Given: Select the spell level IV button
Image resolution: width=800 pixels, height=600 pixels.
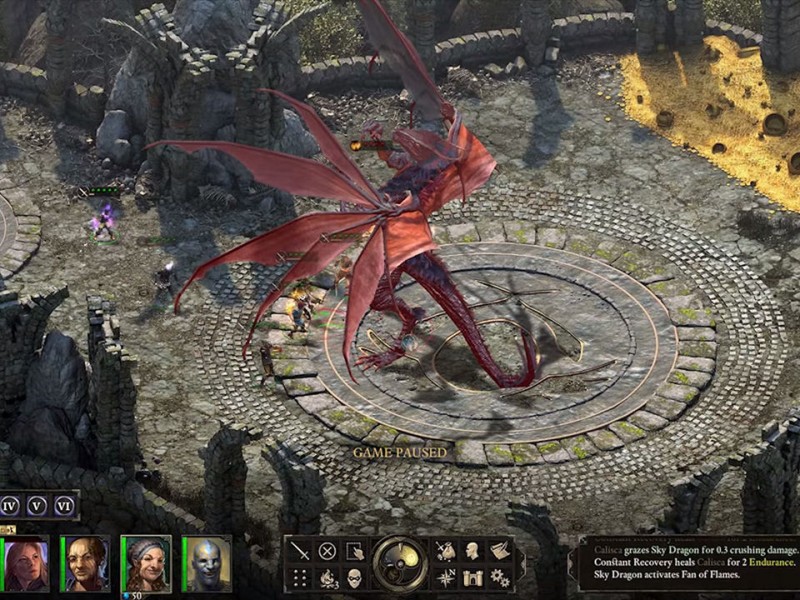Looking at the screenshot, I should point(11,505).
